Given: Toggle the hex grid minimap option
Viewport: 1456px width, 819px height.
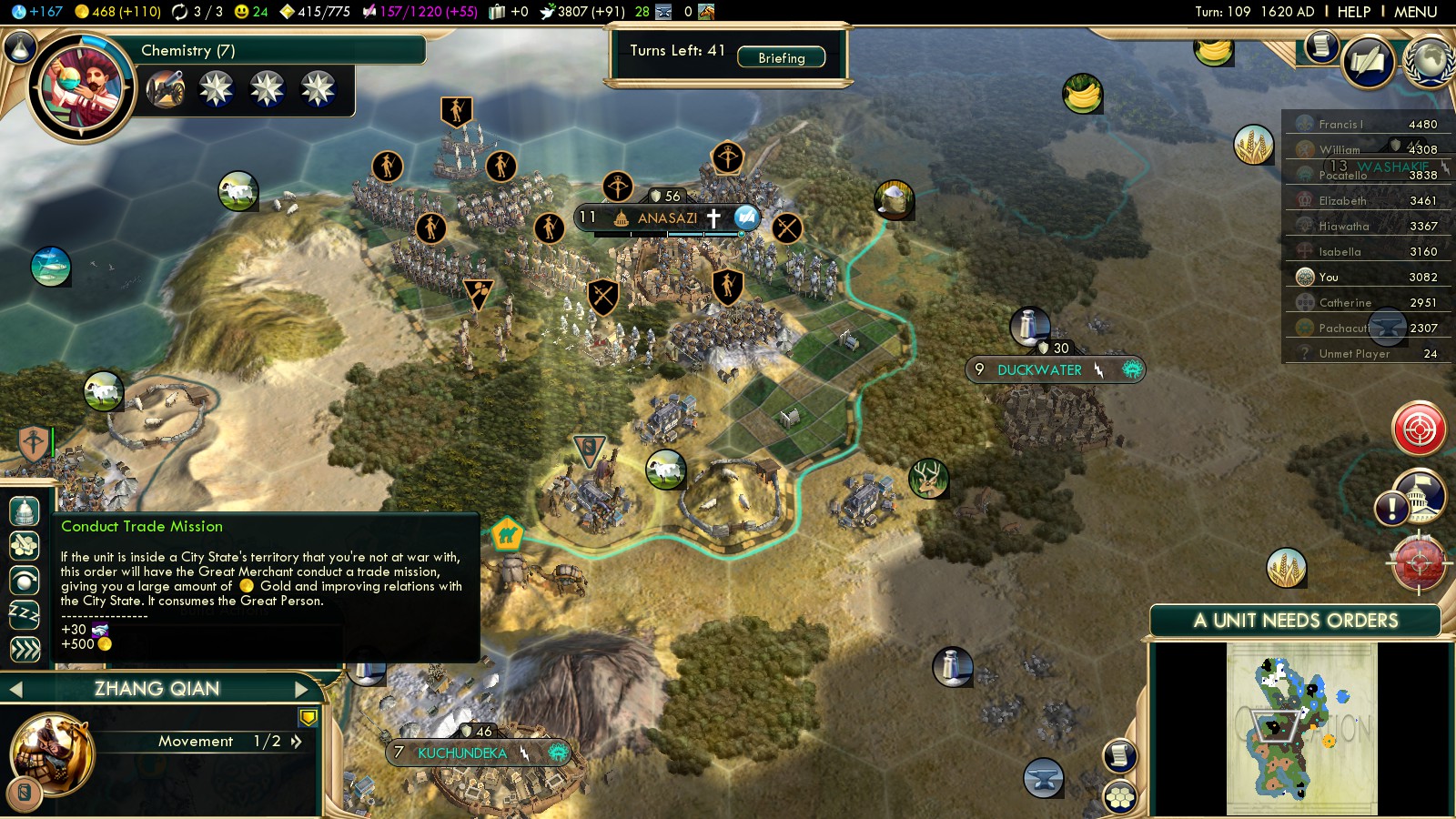Looking at the screenshot, I should pos(1120,798).
